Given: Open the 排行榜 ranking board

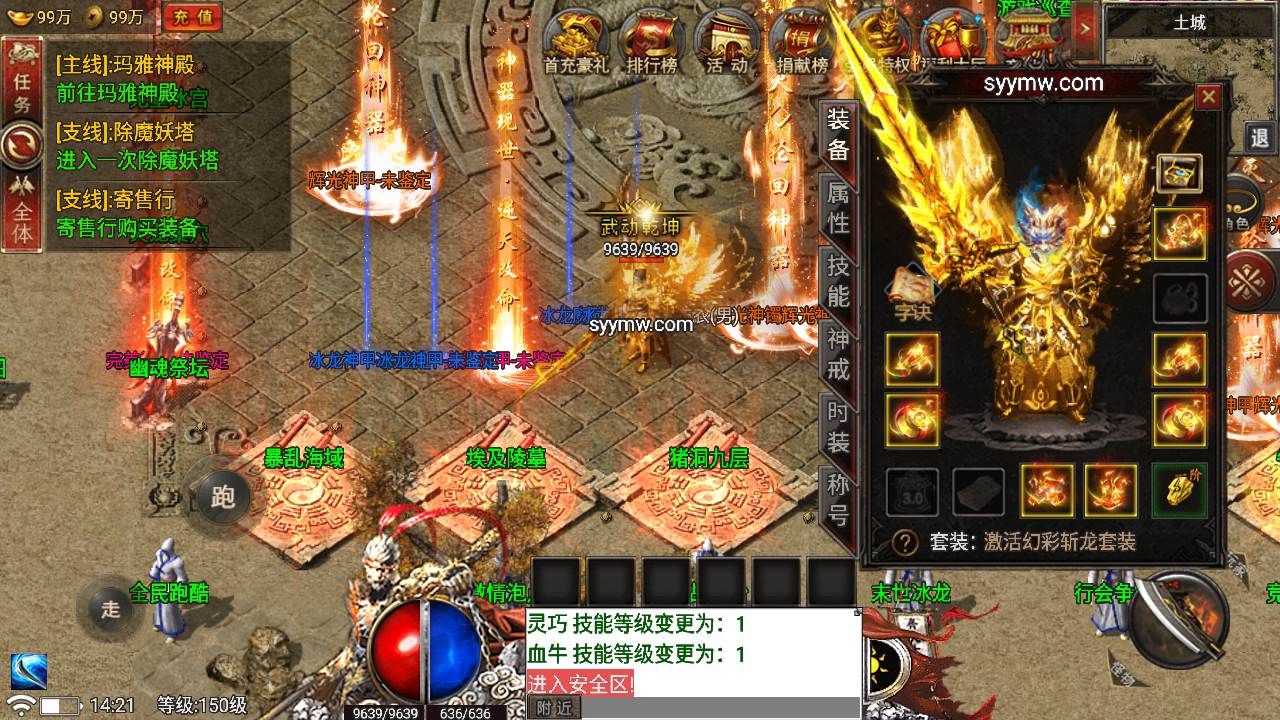Looking at the screenshot, I should point(652,43).
